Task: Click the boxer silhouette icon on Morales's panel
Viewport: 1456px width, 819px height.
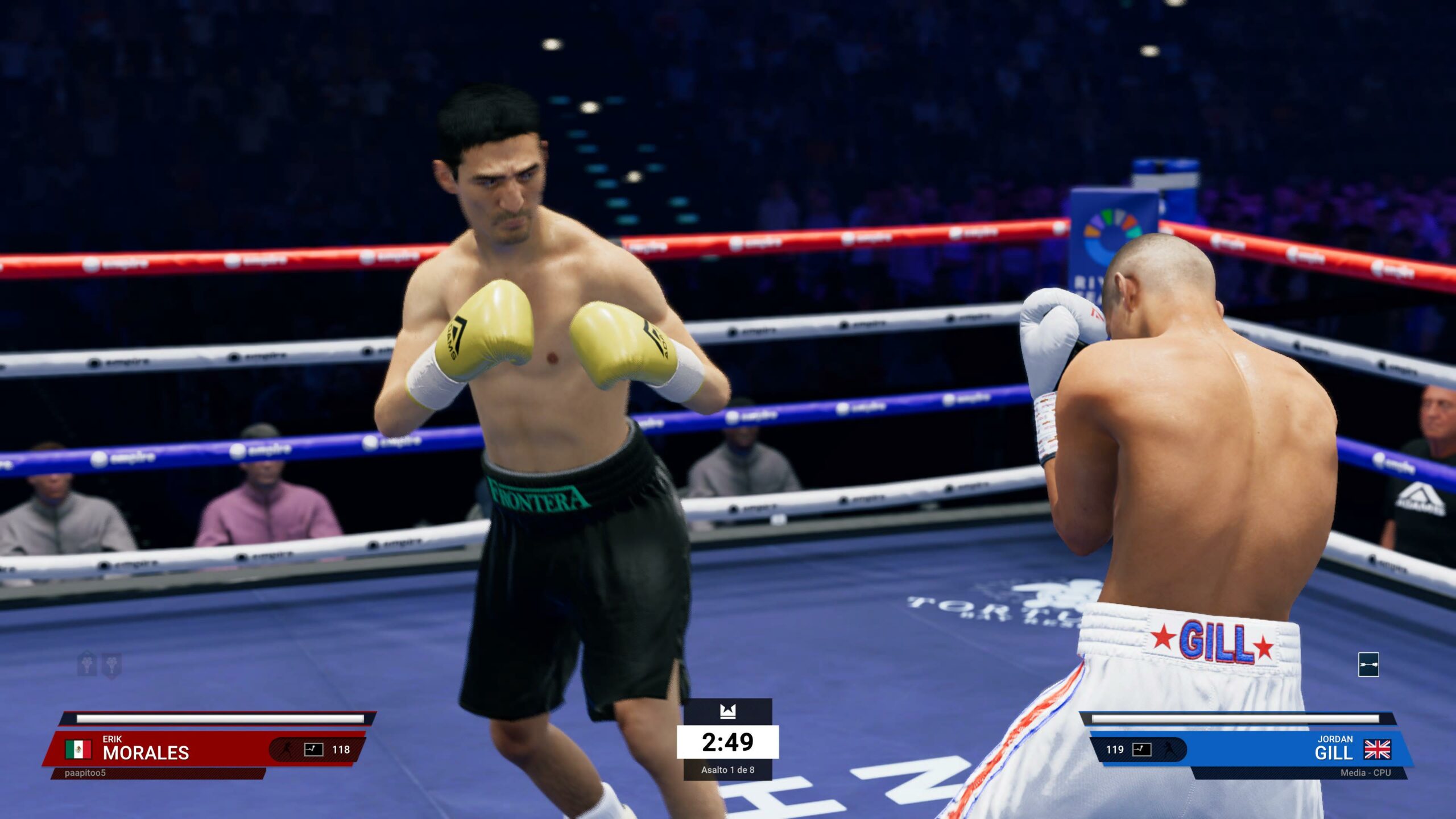Action: [x=287, y=749]
